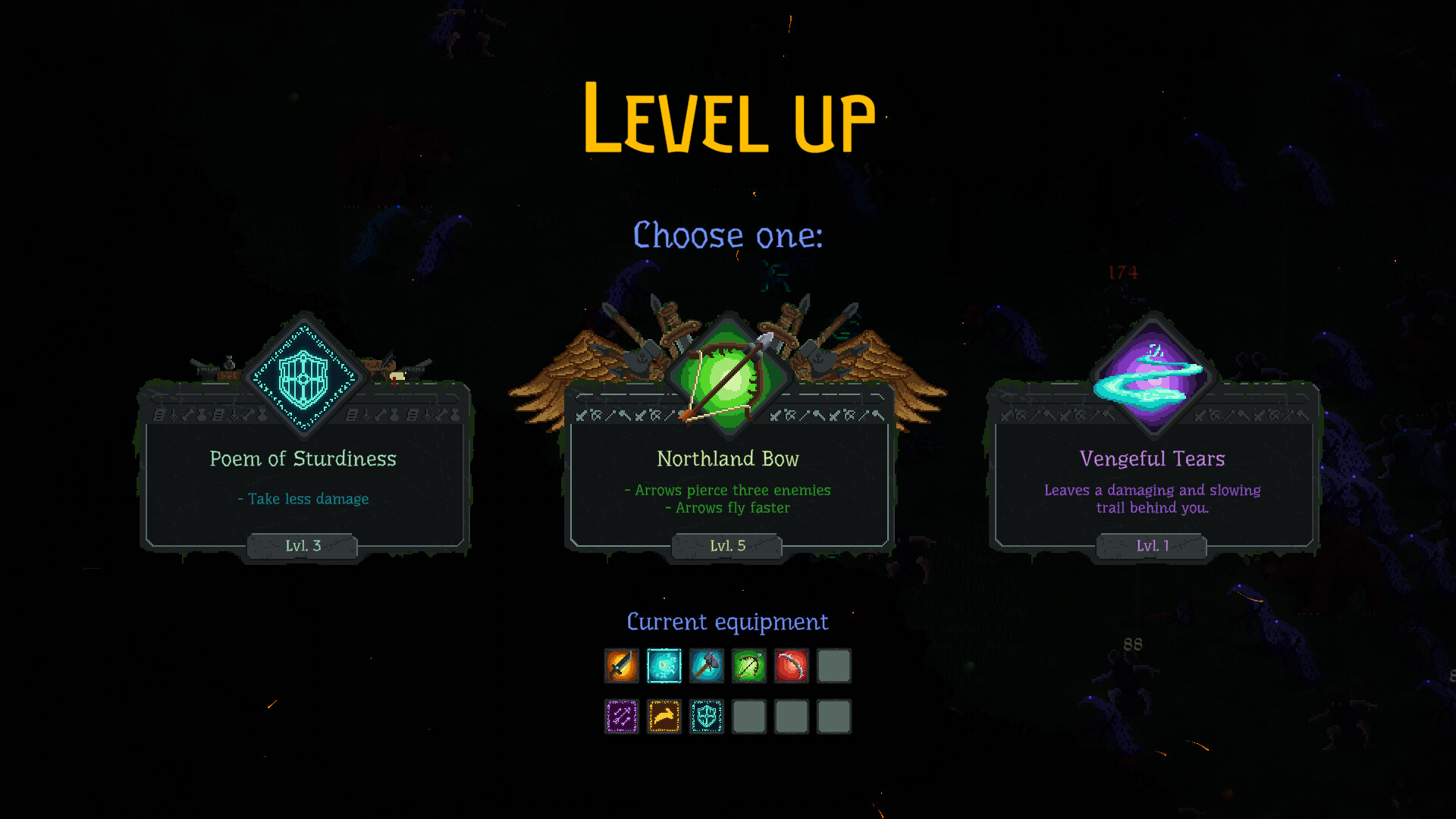1456x819 pixels.
Task: Click the frost magic equipment icon
Action: click(664, 666)
